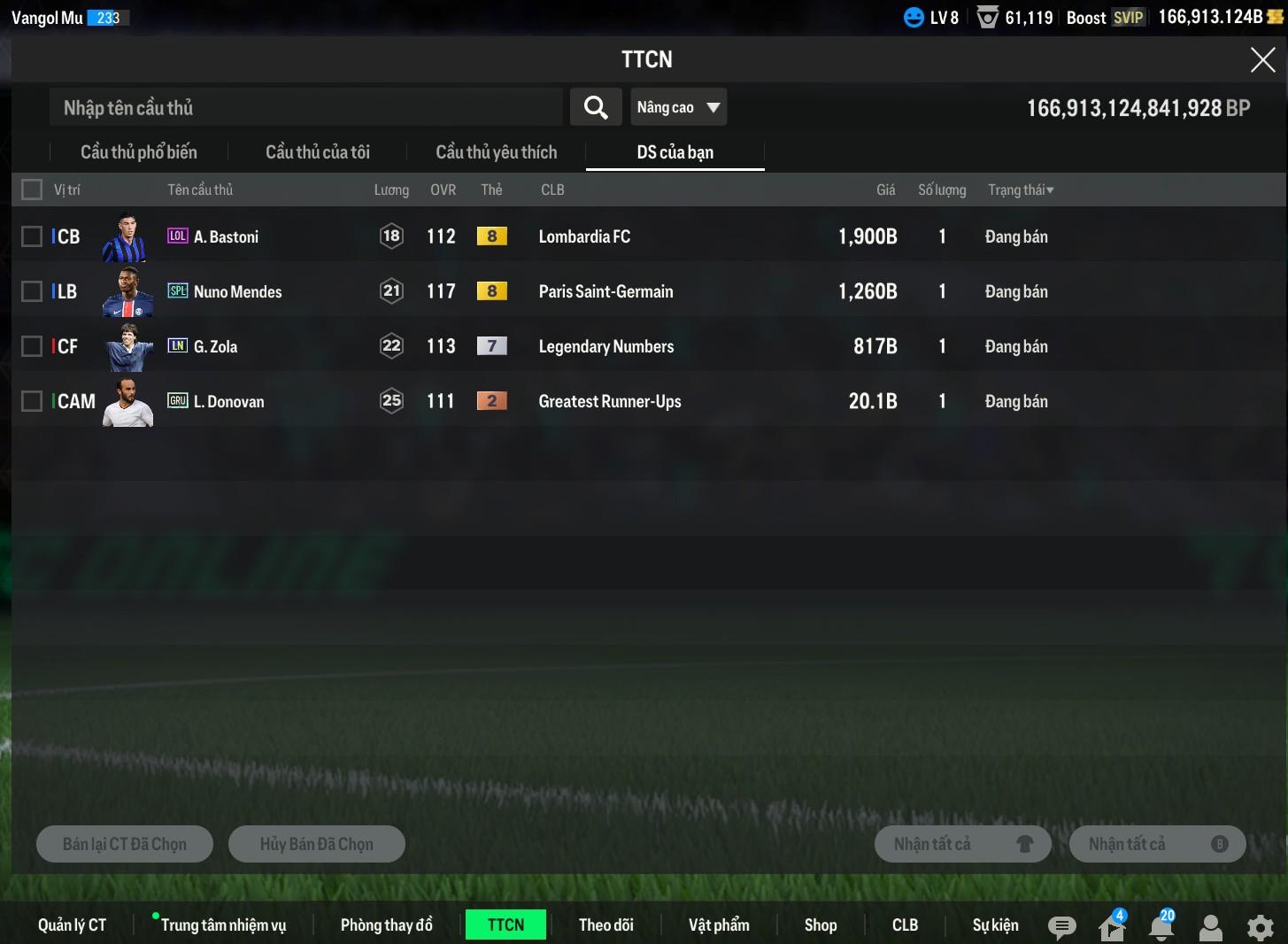
Task: Close the TTCN window
Action: click(x=1262, y=60)
